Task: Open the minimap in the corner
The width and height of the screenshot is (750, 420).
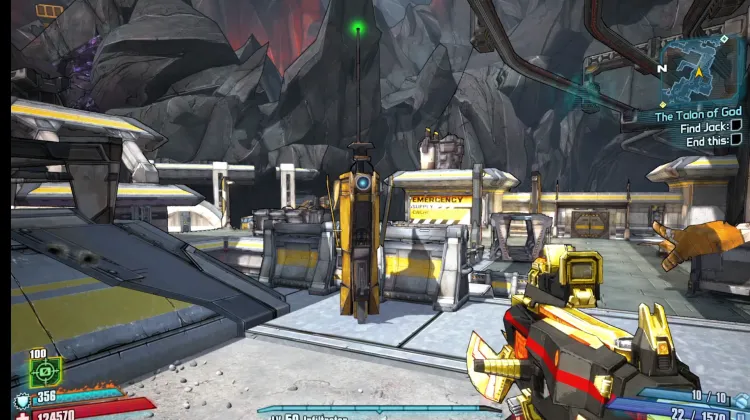Action: [x=699, y=69]
